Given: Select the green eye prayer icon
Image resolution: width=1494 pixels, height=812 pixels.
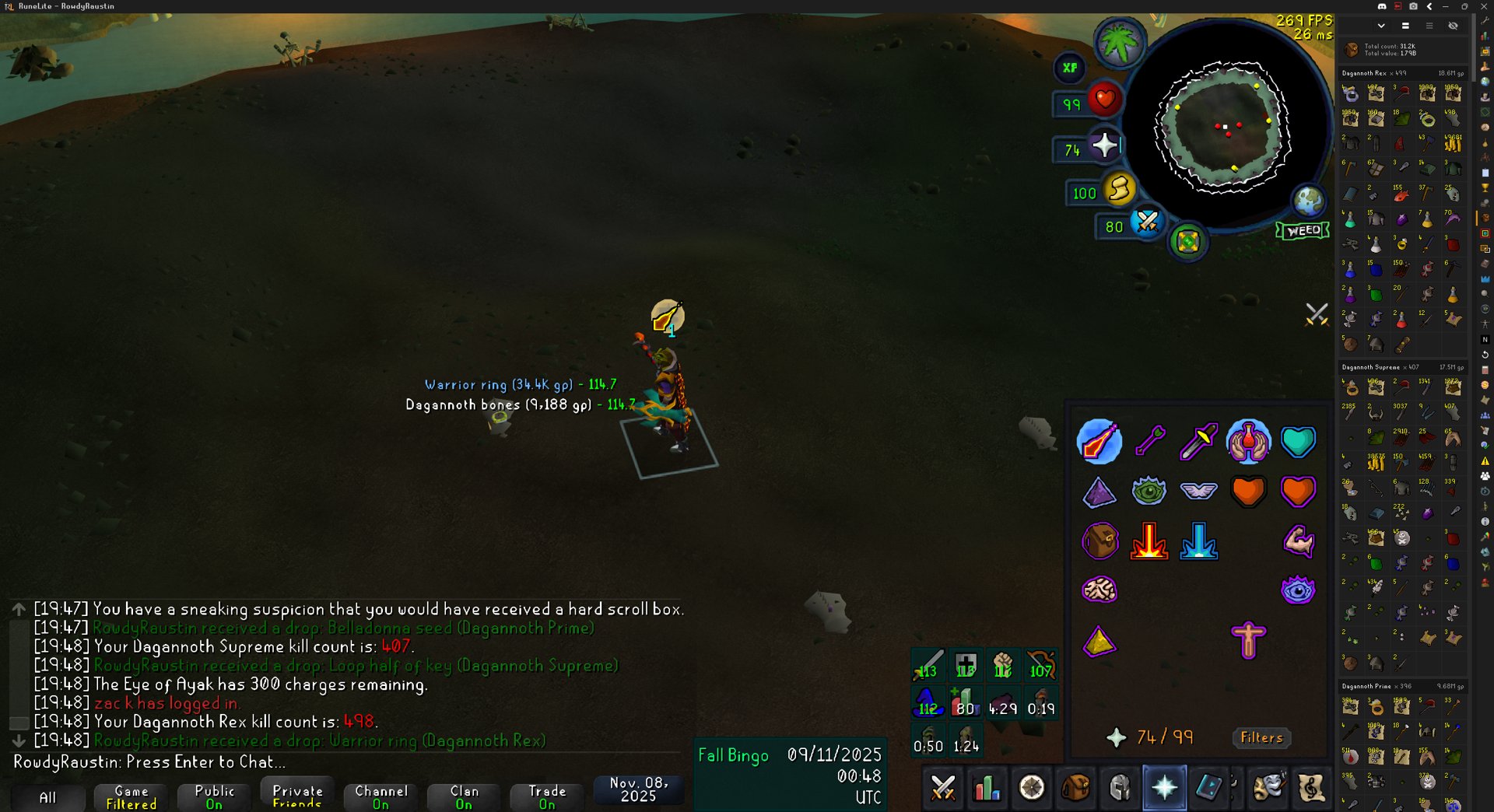Looking at the screenshot, I should coord(1149,492).
